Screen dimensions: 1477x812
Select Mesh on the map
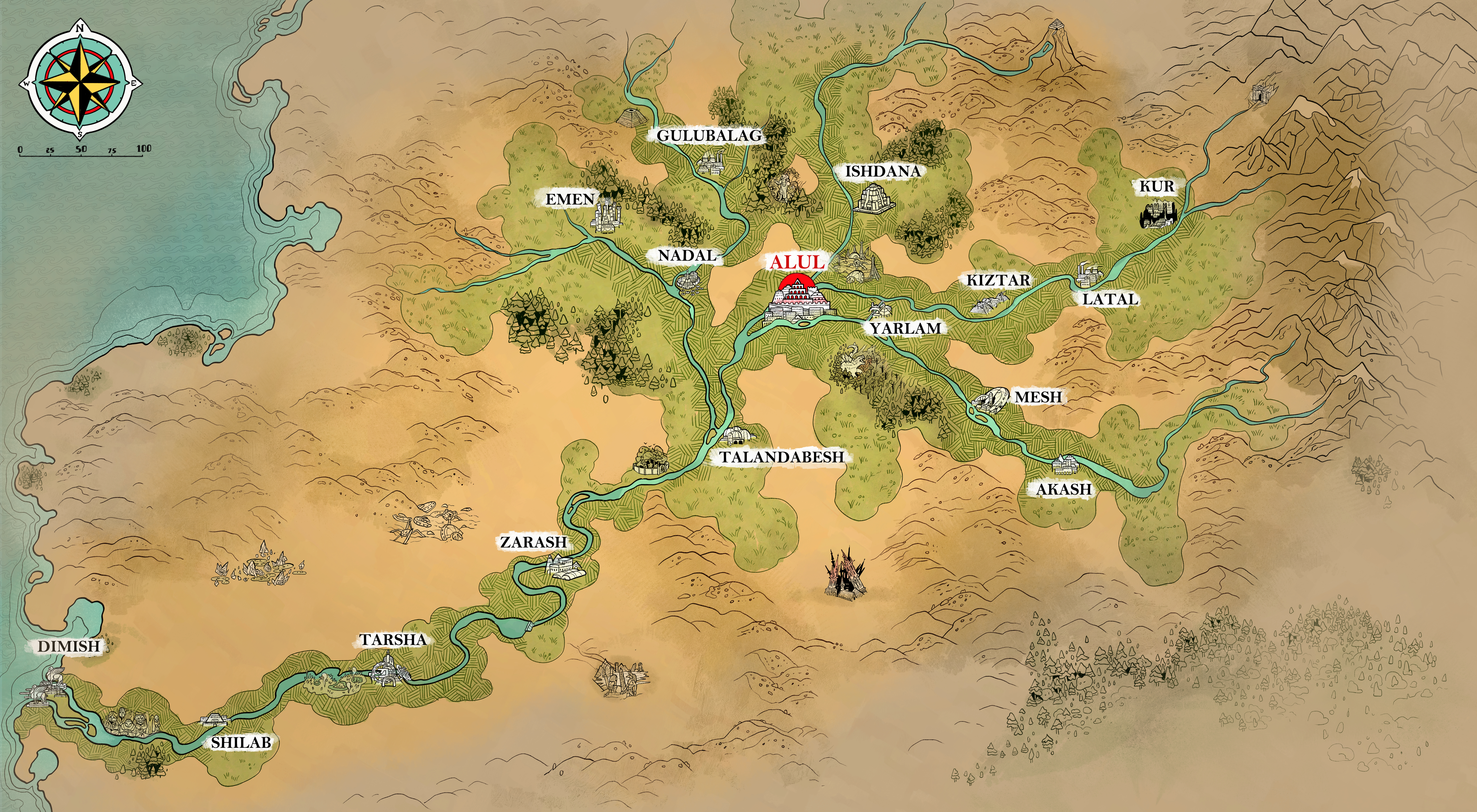(x=1038, y=397)
